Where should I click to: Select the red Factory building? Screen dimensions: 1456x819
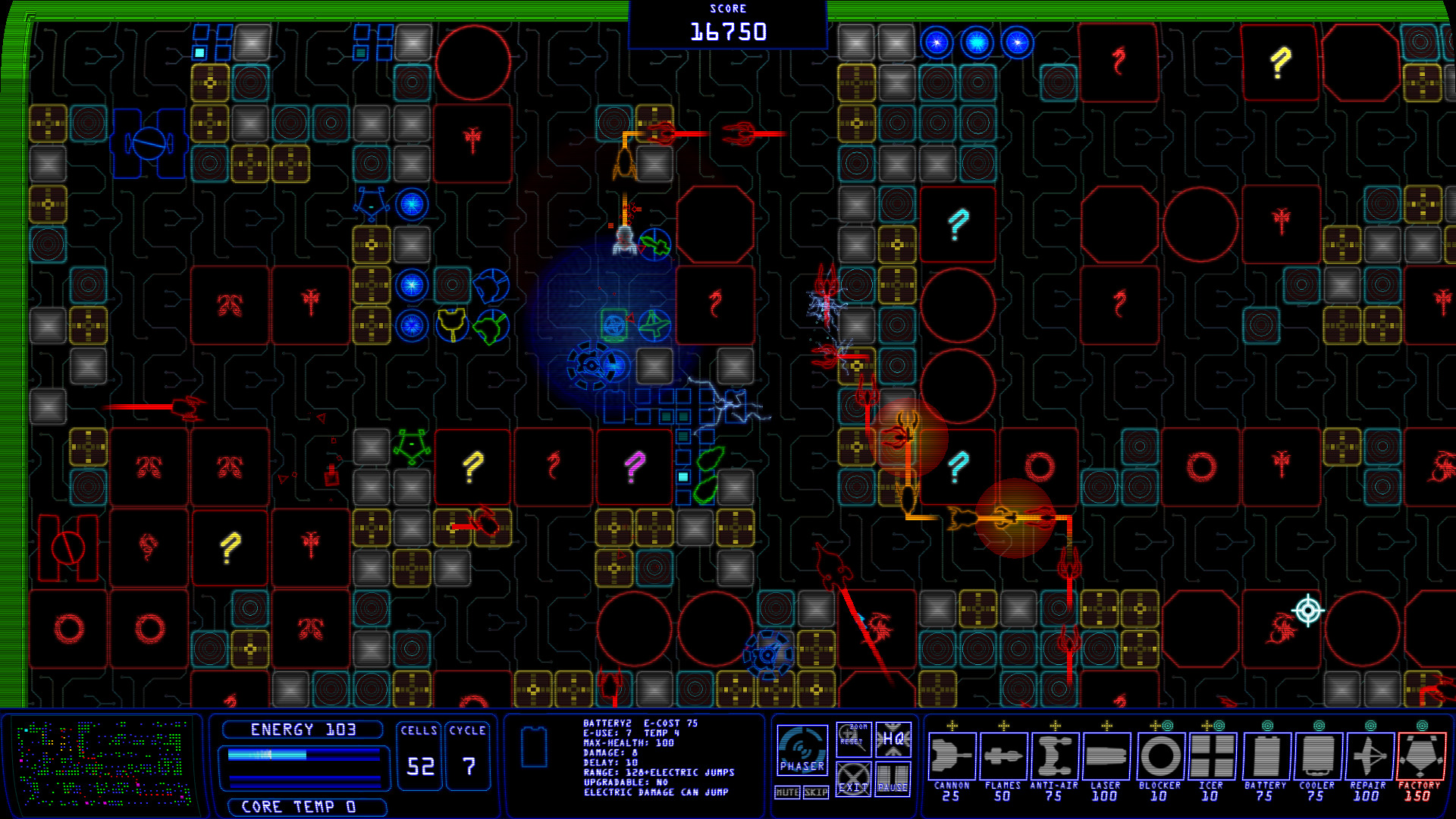pos(1422,758)
